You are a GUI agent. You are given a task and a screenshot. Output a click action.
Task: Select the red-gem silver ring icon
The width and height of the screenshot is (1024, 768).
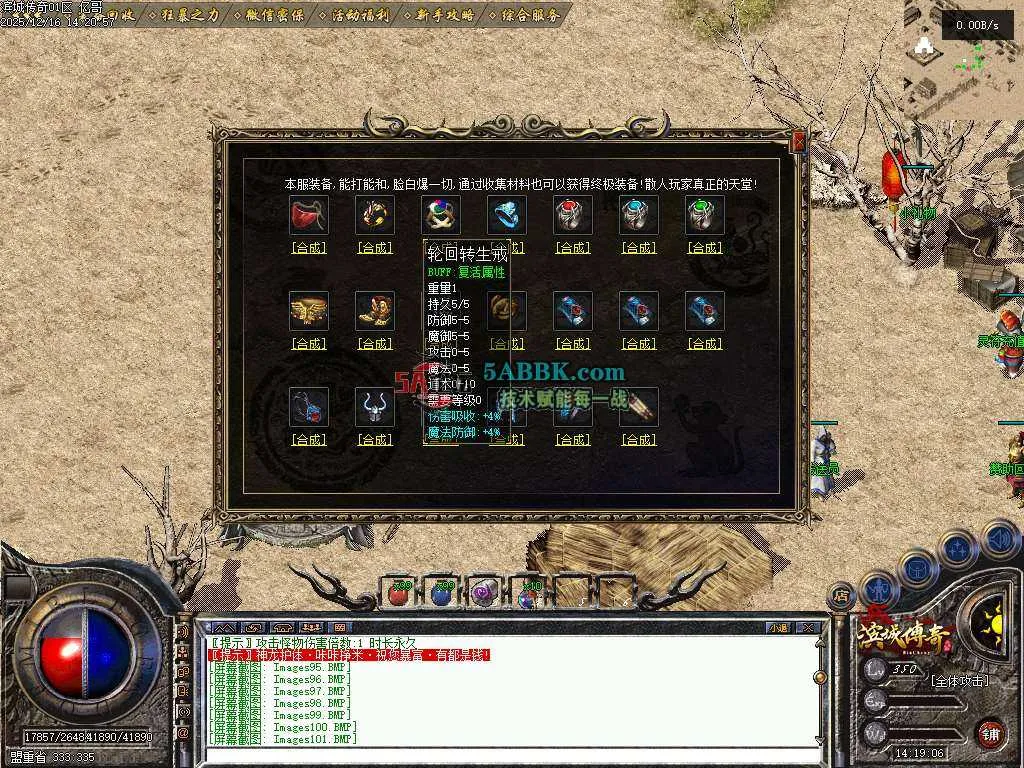[x=573, y=214]
